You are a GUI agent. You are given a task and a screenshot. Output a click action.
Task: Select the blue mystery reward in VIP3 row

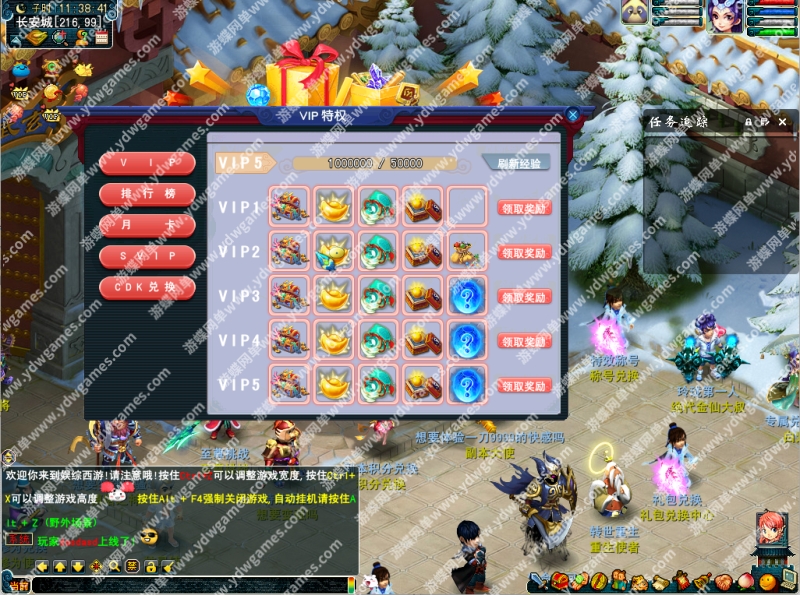pos(467,295)
